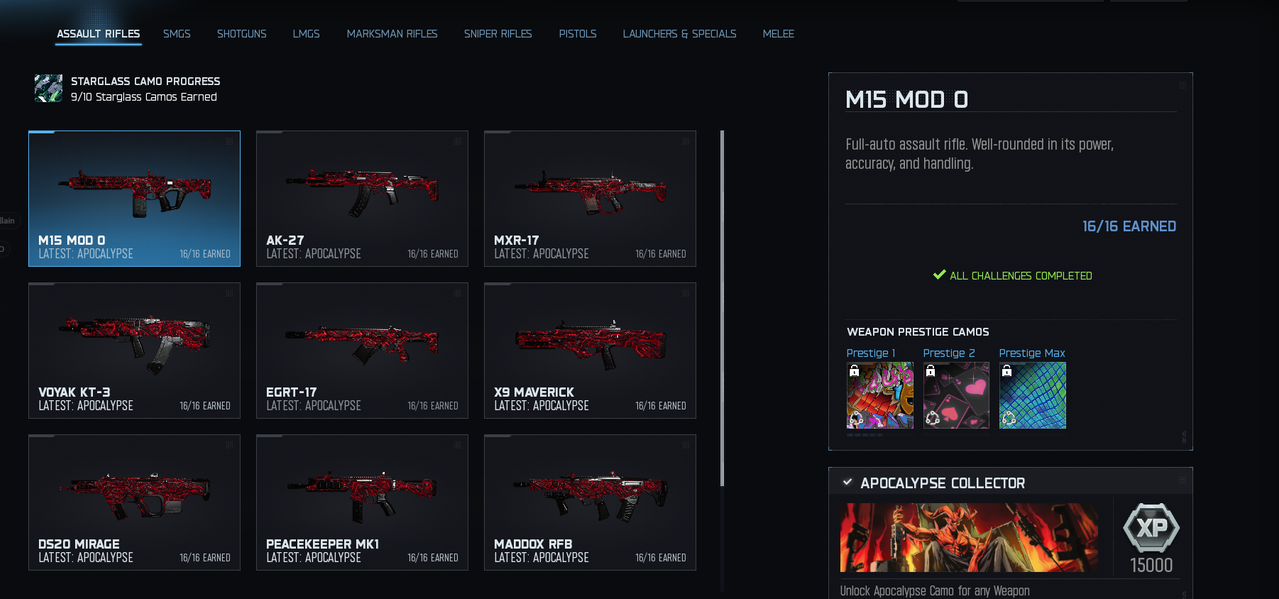Open the Voyak KT-3 weapon tile
Screen dimensions: 1279x599
point(134,350)
